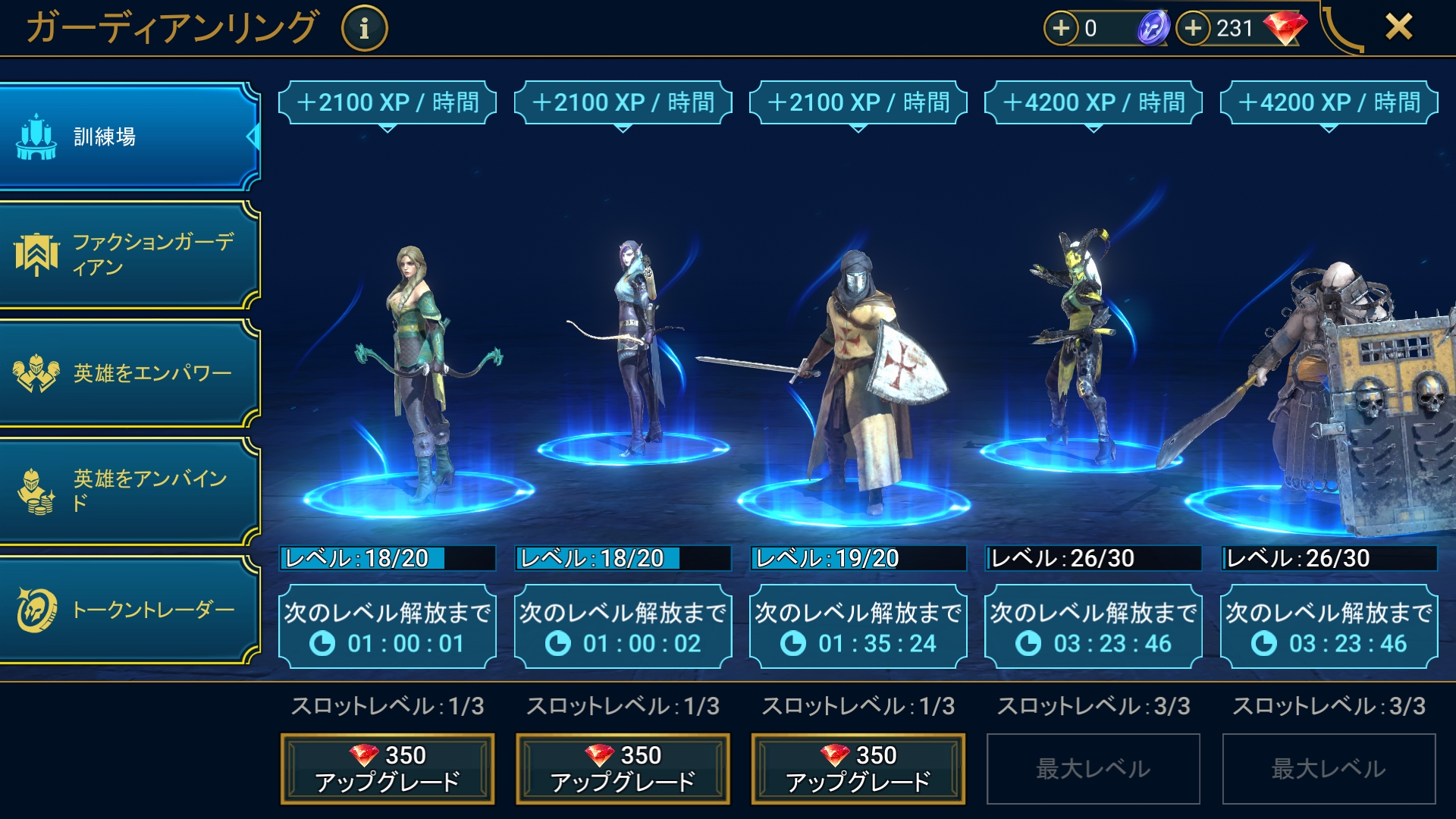Open the 英雄をエンパワー tab
Viewport: 1456px width, 819px height.
coord(129,373)
